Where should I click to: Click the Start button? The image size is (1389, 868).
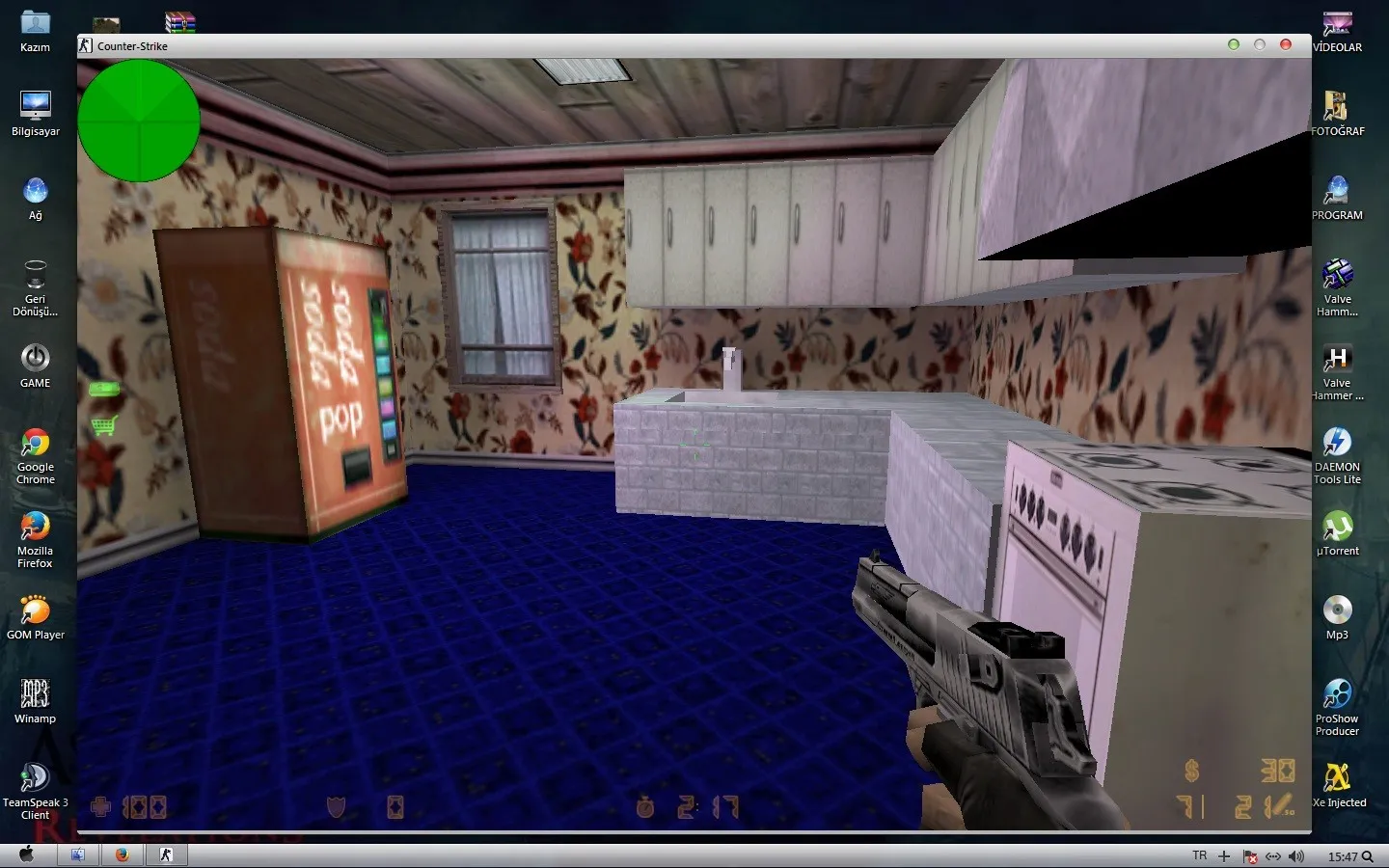pyautogui.click(x=25, y=854)
